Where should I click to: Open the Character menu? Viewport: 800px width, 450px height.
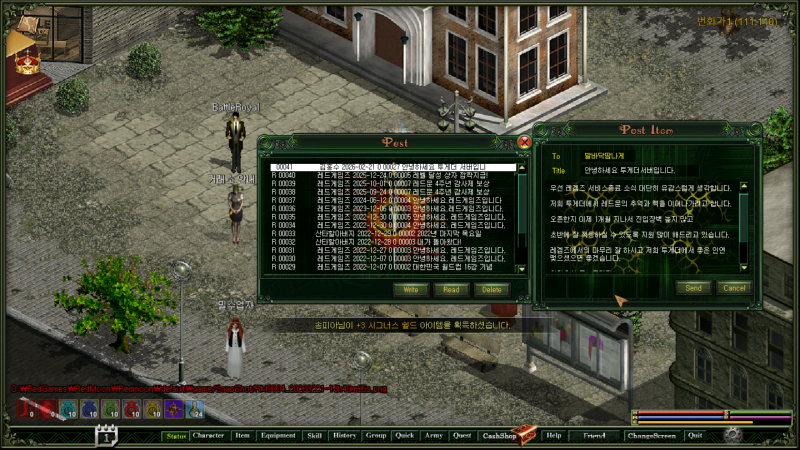coord(209,436)
